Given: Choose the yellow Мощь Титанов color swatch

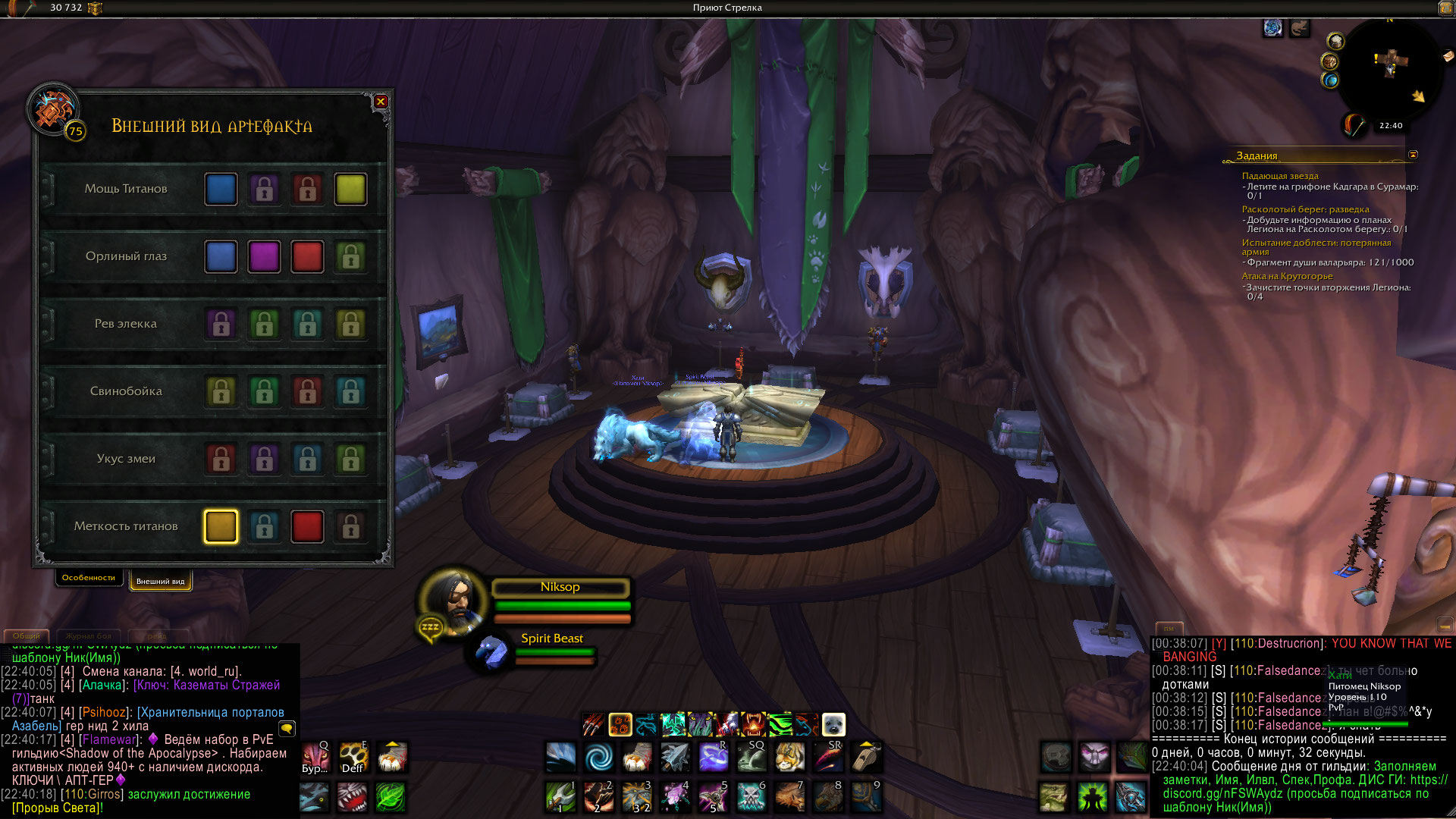Looking at the screenshot, I should (x=350, y=189).
